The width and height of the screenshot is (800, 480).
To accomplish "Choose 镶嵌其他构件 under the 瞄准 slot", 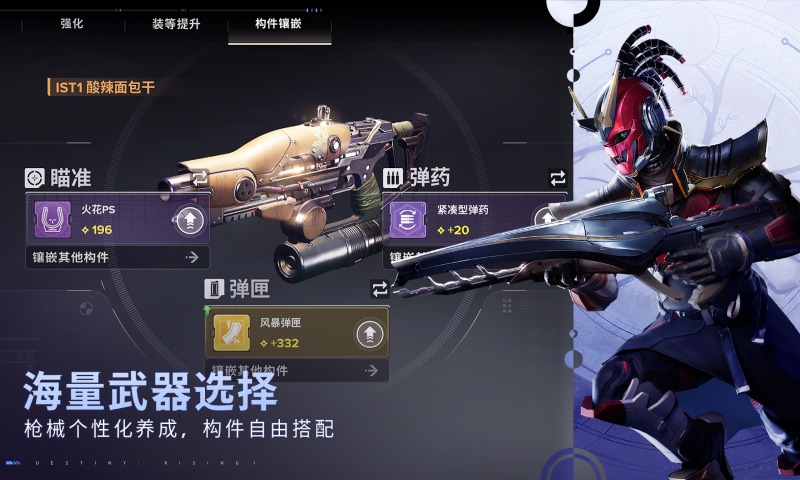I will (x=117, y=258).
